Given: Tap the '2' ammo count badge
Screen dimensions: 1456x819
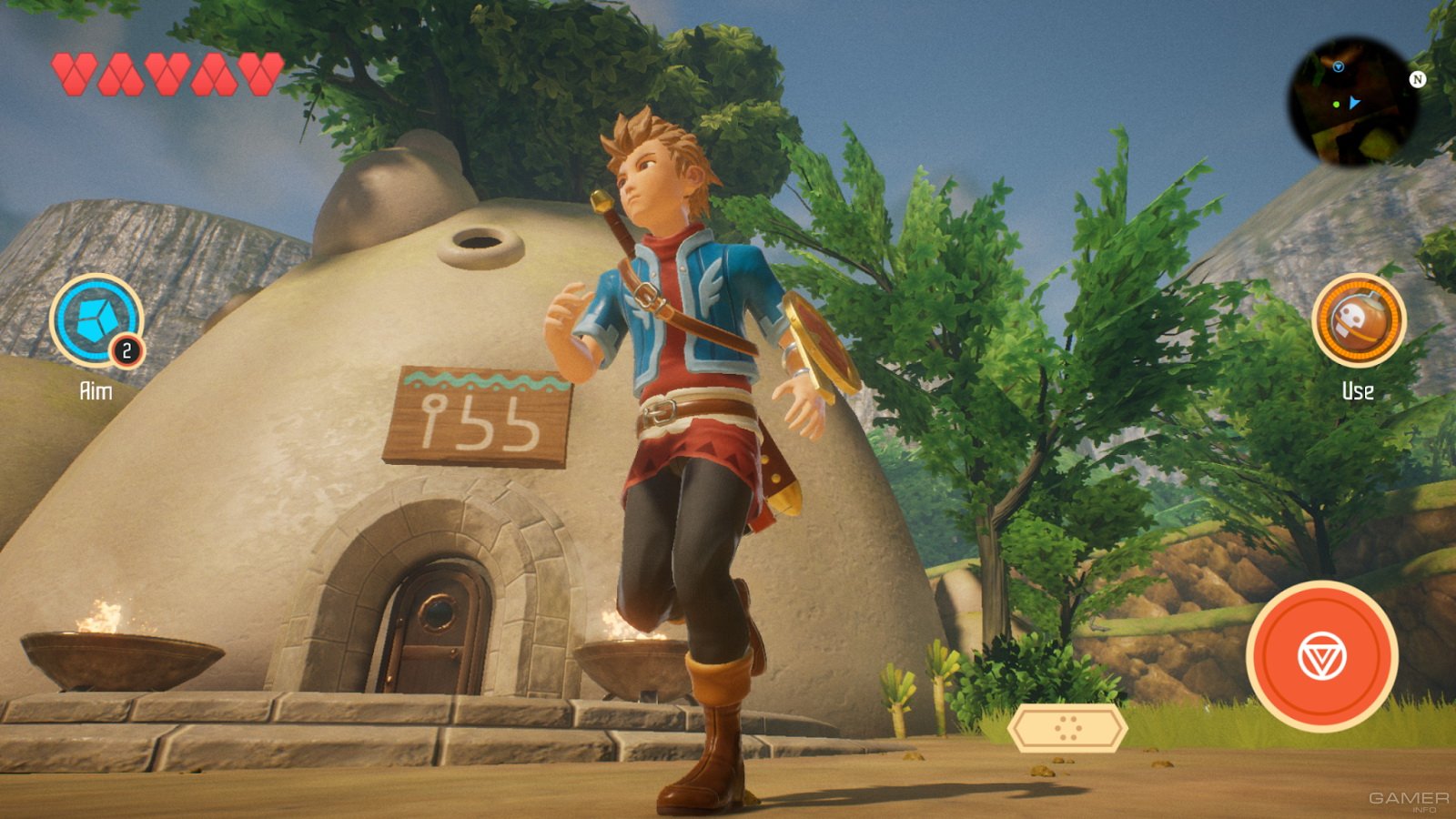Looking at the screenshot, I should [126, 348].
